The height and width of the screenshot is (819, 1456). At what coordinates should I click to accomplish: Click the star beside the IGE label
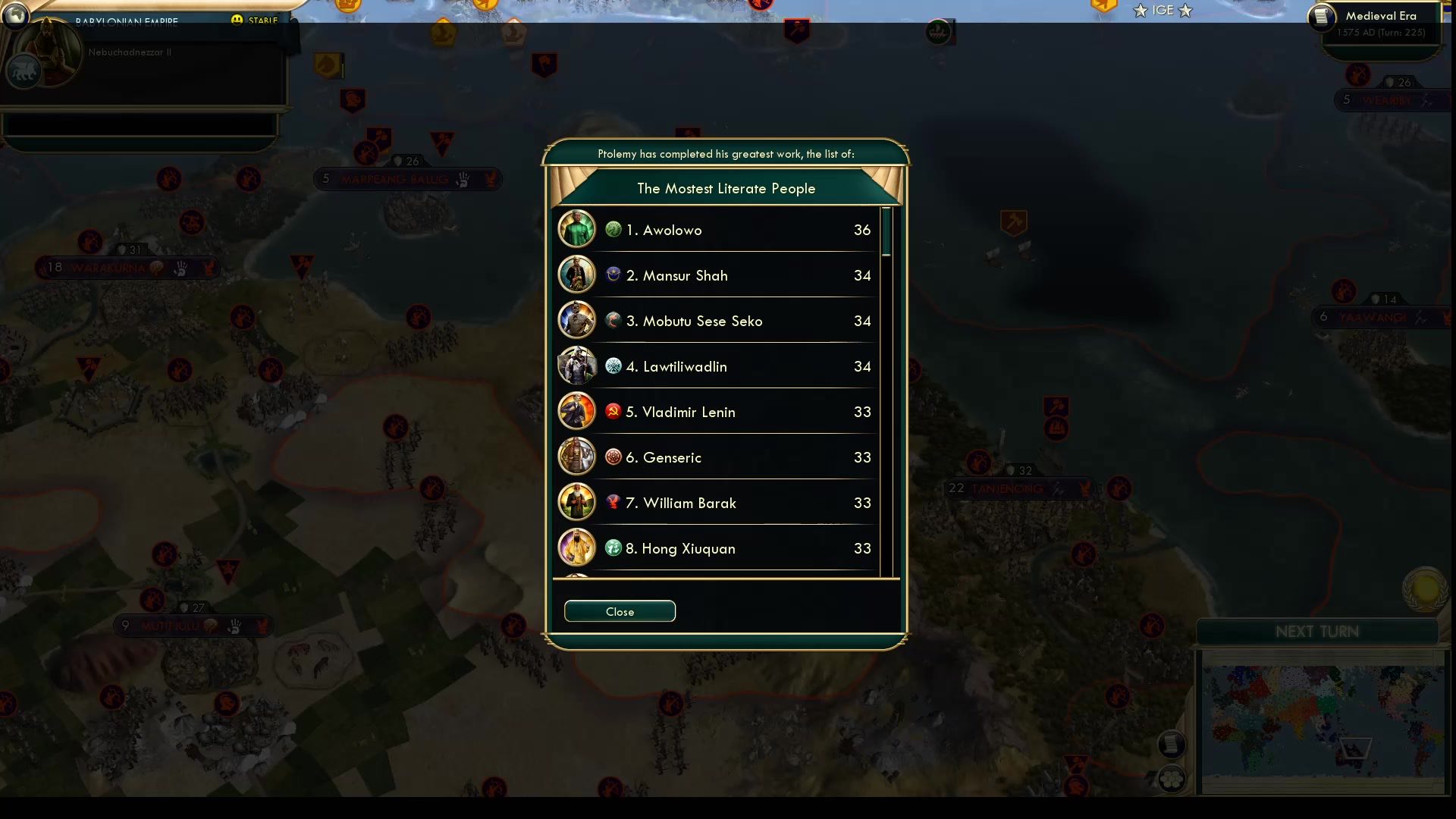tap(1140, 11)
